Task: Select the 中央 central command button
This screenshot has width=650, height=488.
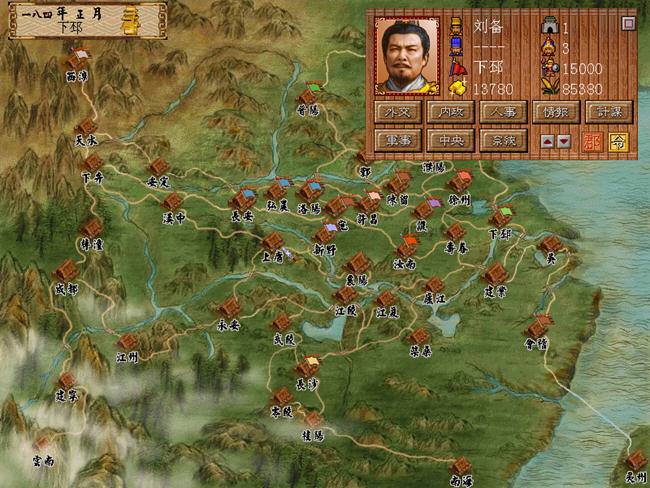Action: 450,141
